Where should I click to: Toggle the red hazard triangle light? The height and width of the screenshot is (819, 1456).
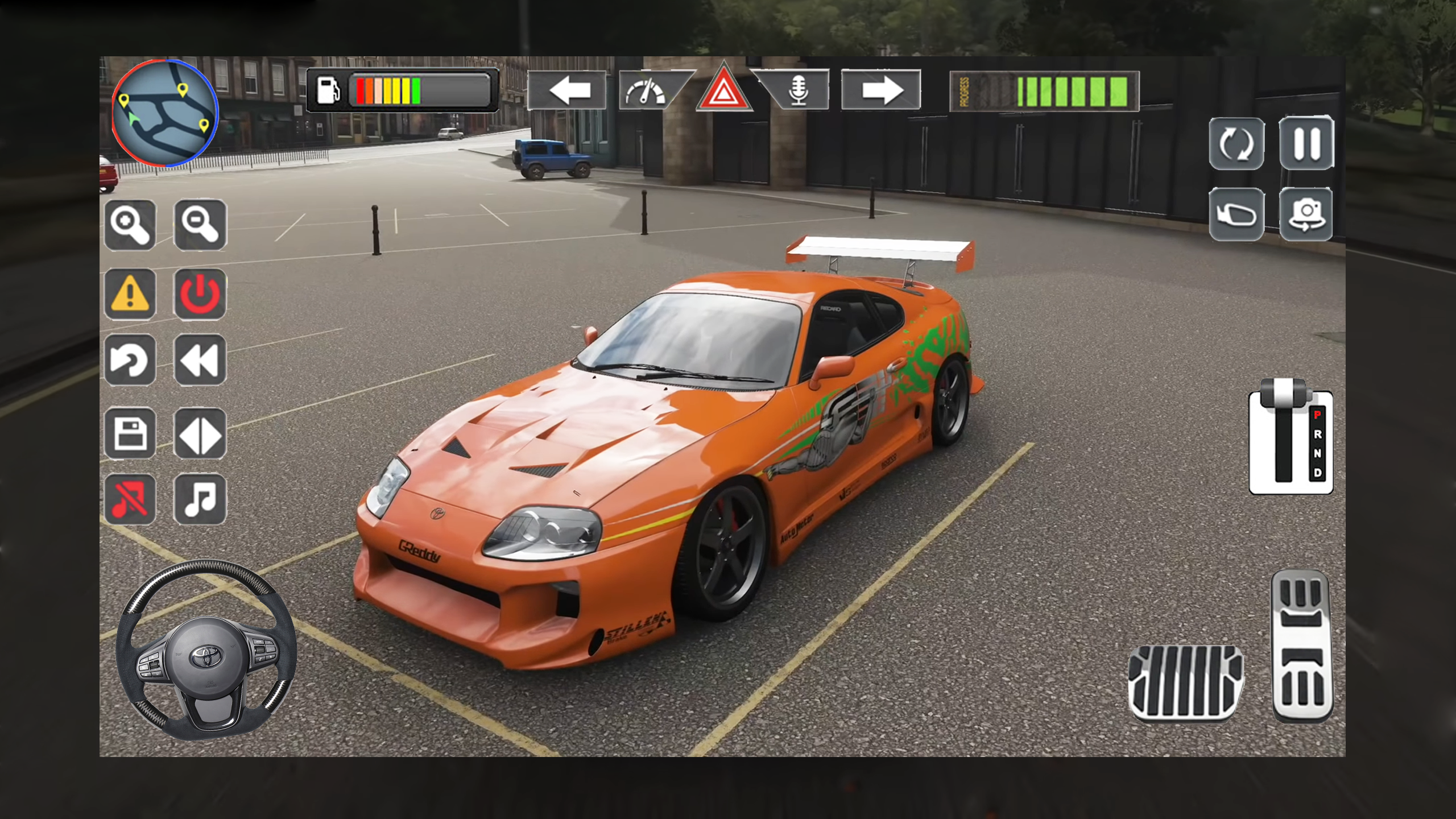[723, 91]
